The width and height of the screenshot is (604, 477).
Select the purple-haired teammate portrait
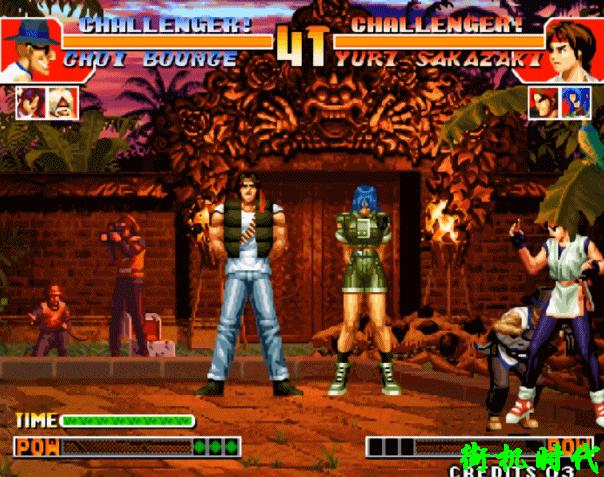(x=31, y=102)
